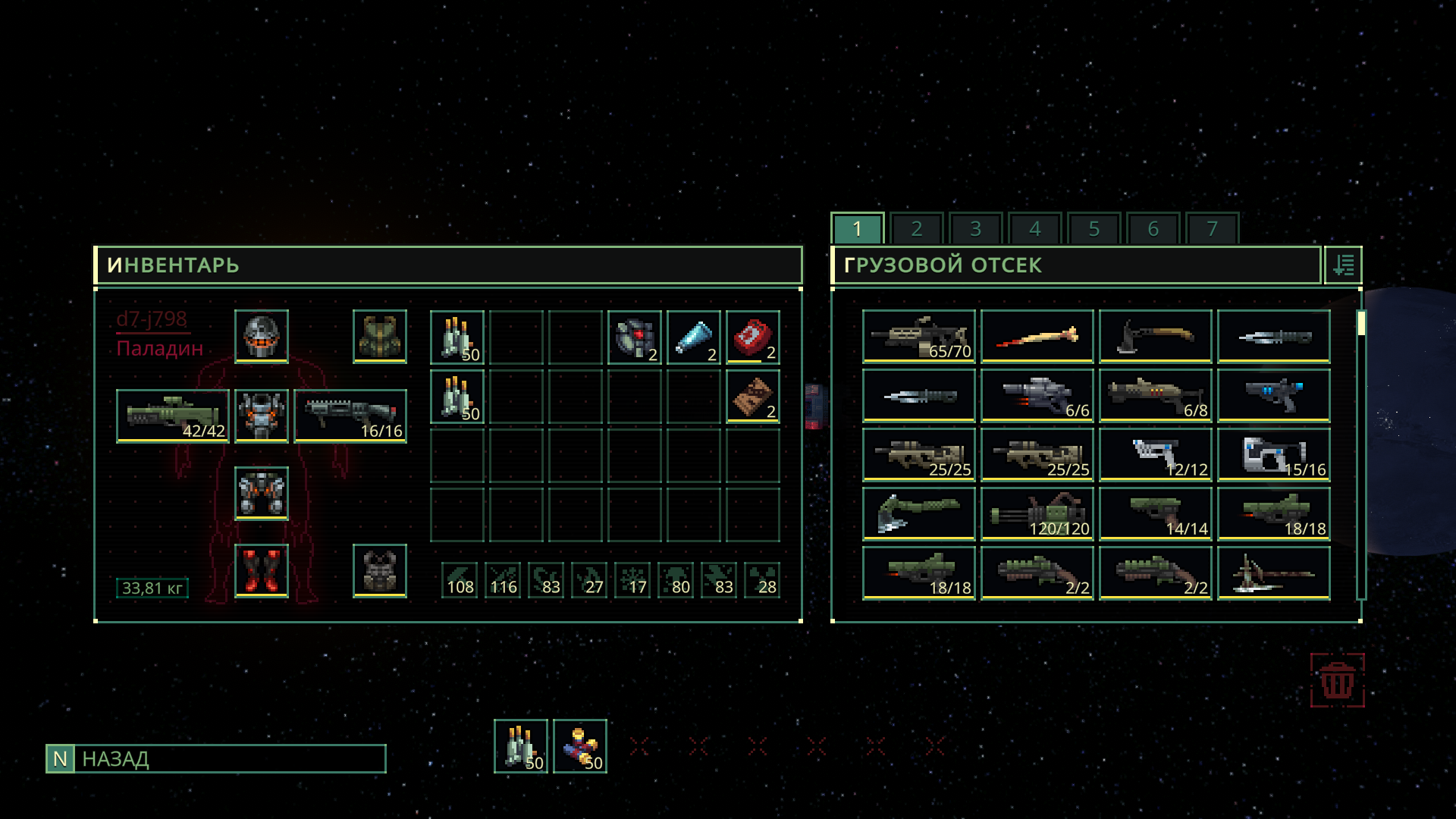Select the minigun with 120/120 ammo
The height and width of the screenshot is (819, 1456).
(1037, 513)
